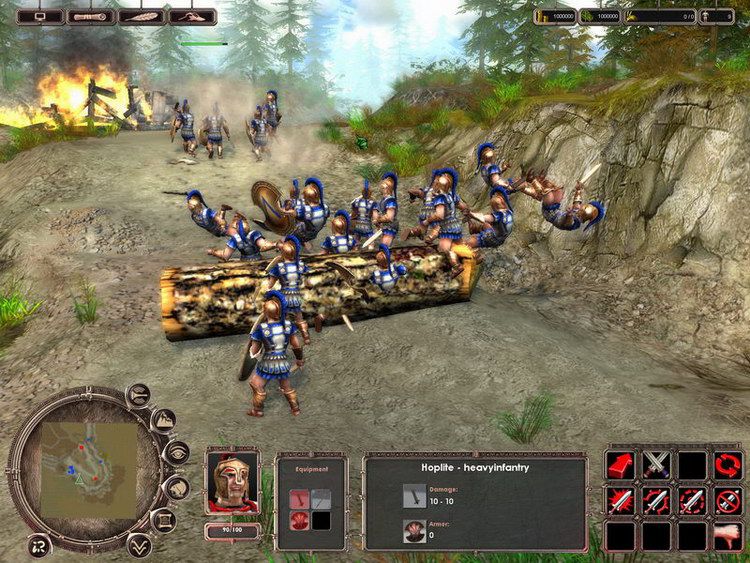Select the red spear equipment slot
This screenshot has height=563, width=750.
point(297,498)
